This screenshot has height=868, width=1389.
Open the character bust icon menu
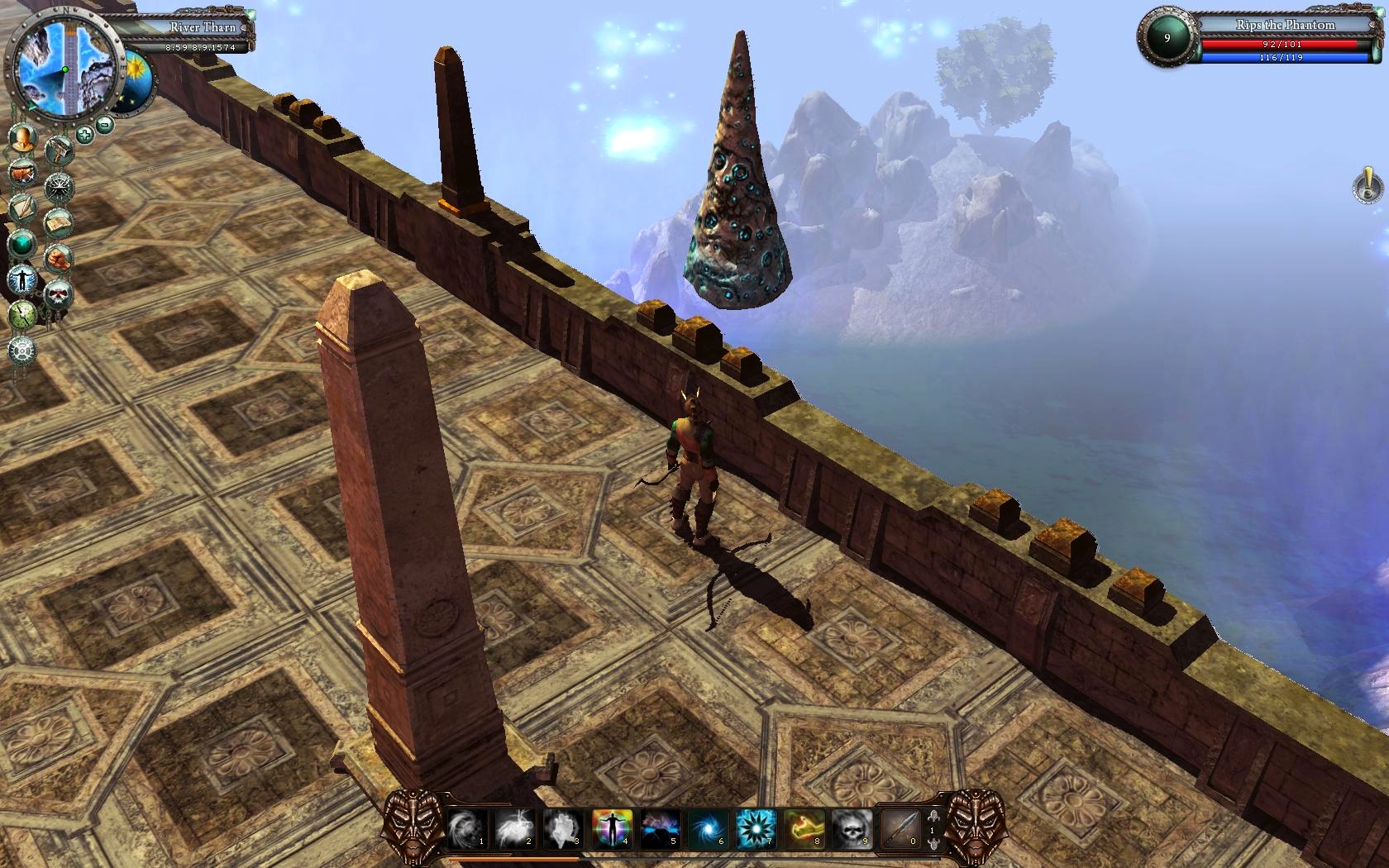pyautogui.click(x=23, y=137)
